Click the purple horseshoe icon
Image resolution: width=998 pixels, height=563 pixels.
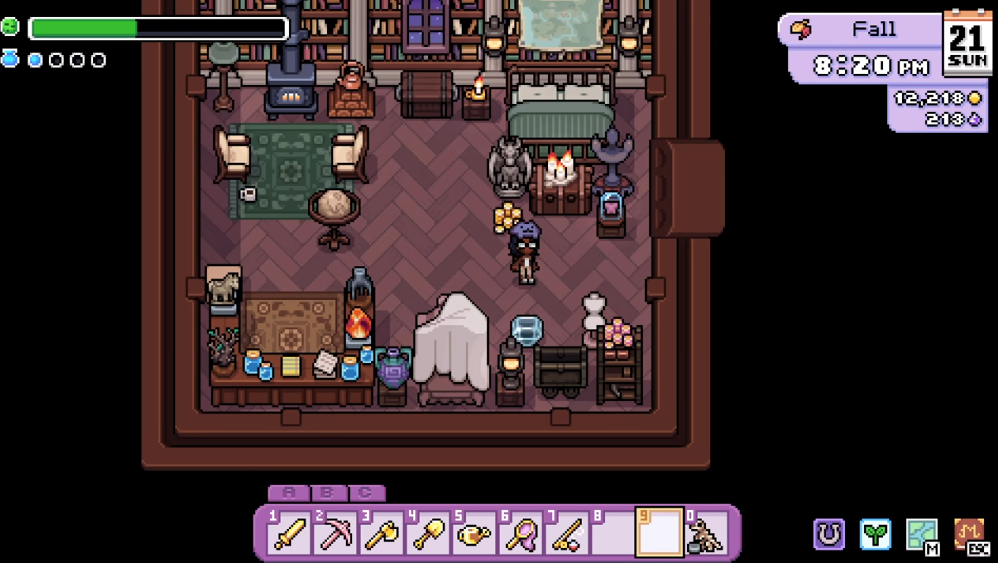click(x=829, y=534)
